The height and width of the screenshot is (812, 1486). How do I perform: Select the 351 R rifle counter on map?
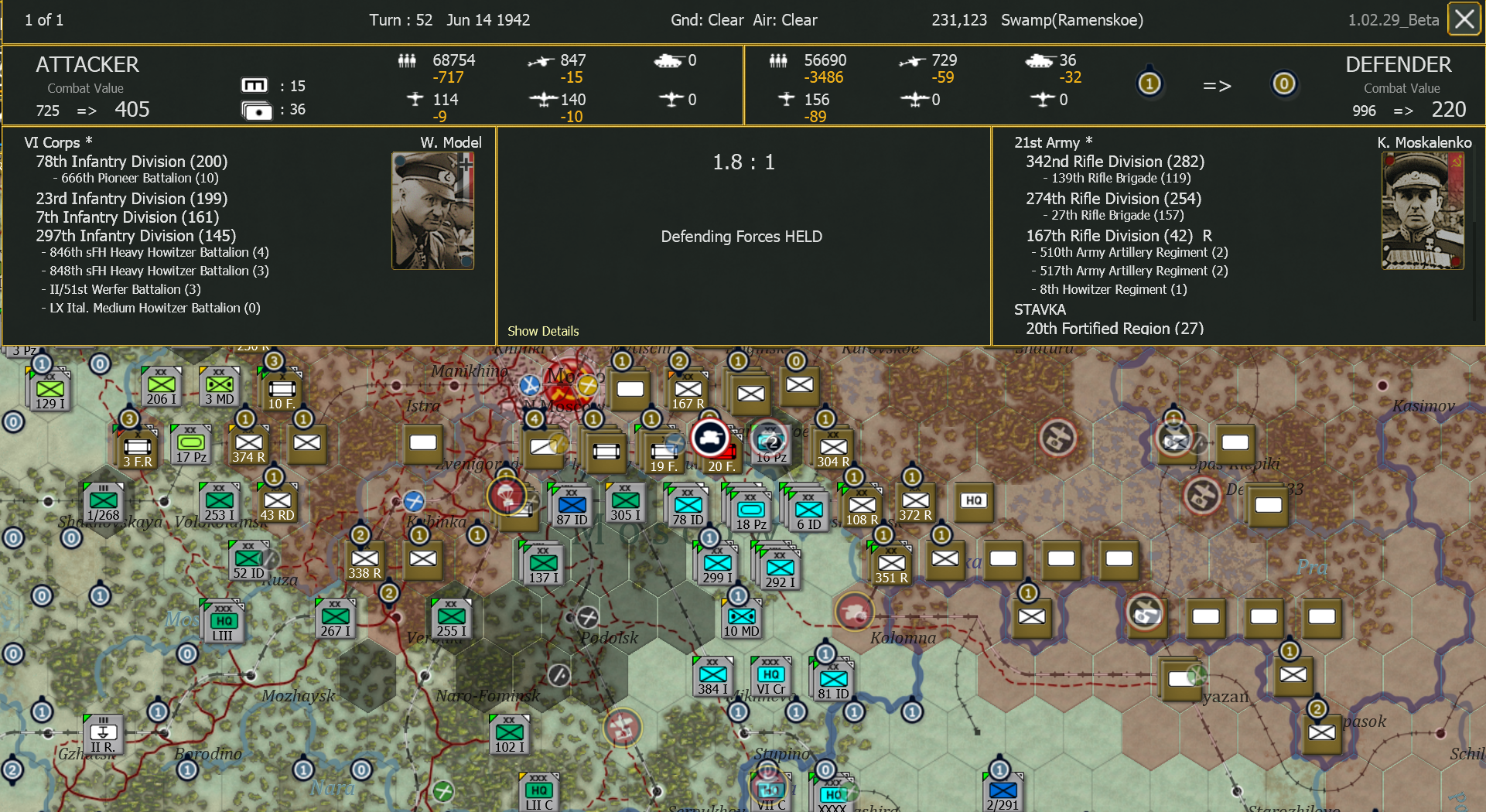point(891,562)
